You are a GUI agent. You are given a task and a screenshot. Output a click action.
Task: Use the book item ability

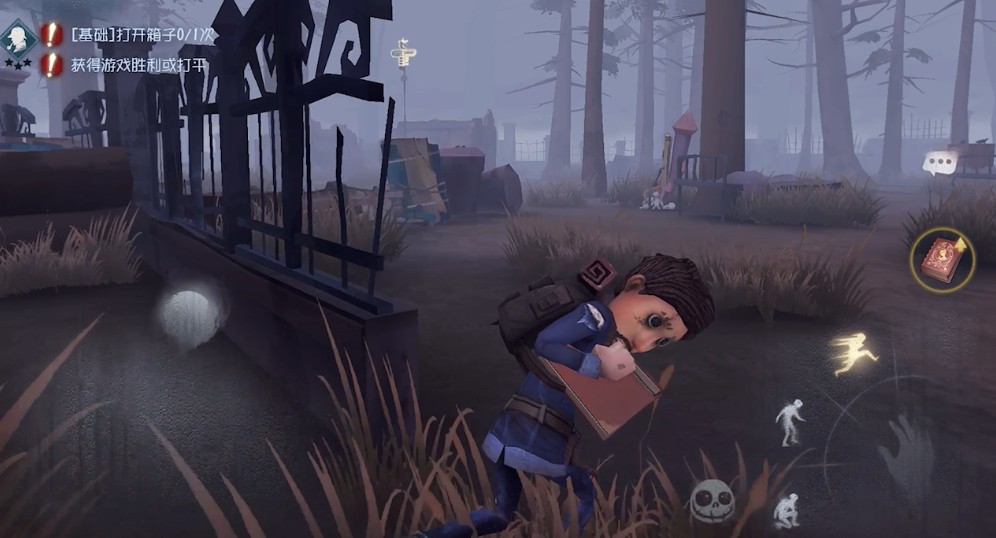pos(942,260)
